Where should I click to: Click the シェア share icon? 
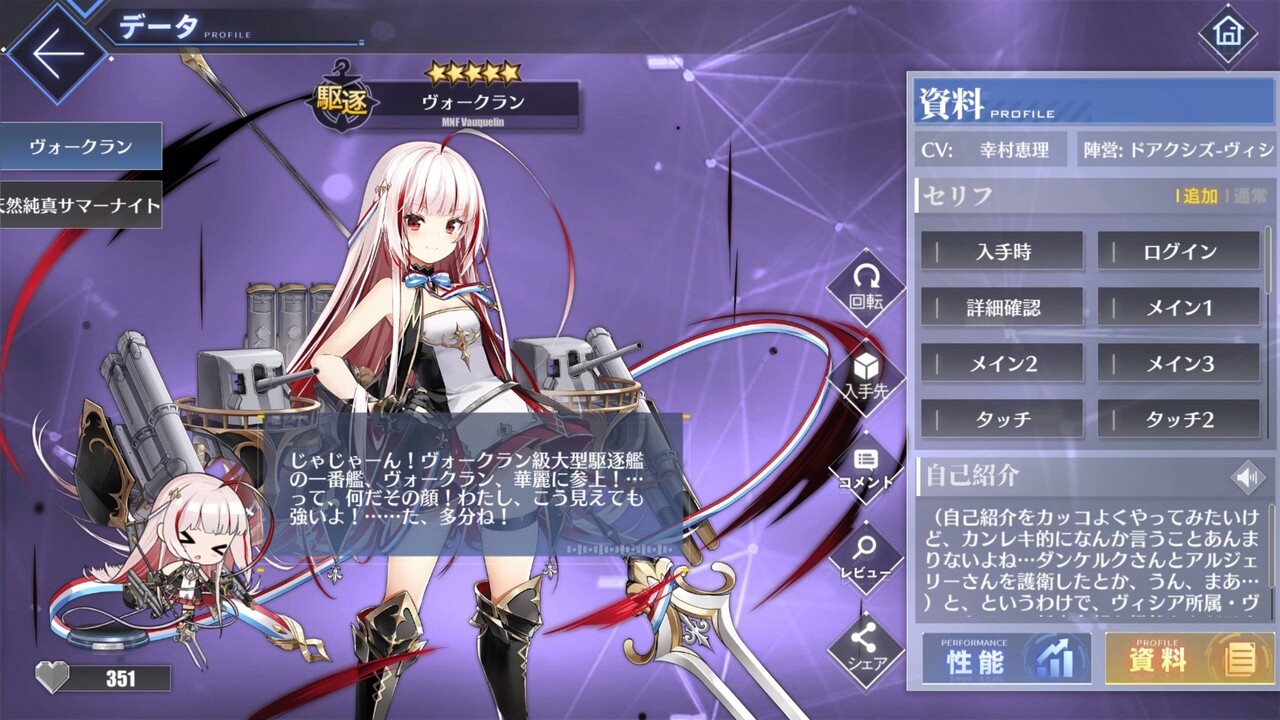click(866, 645)
